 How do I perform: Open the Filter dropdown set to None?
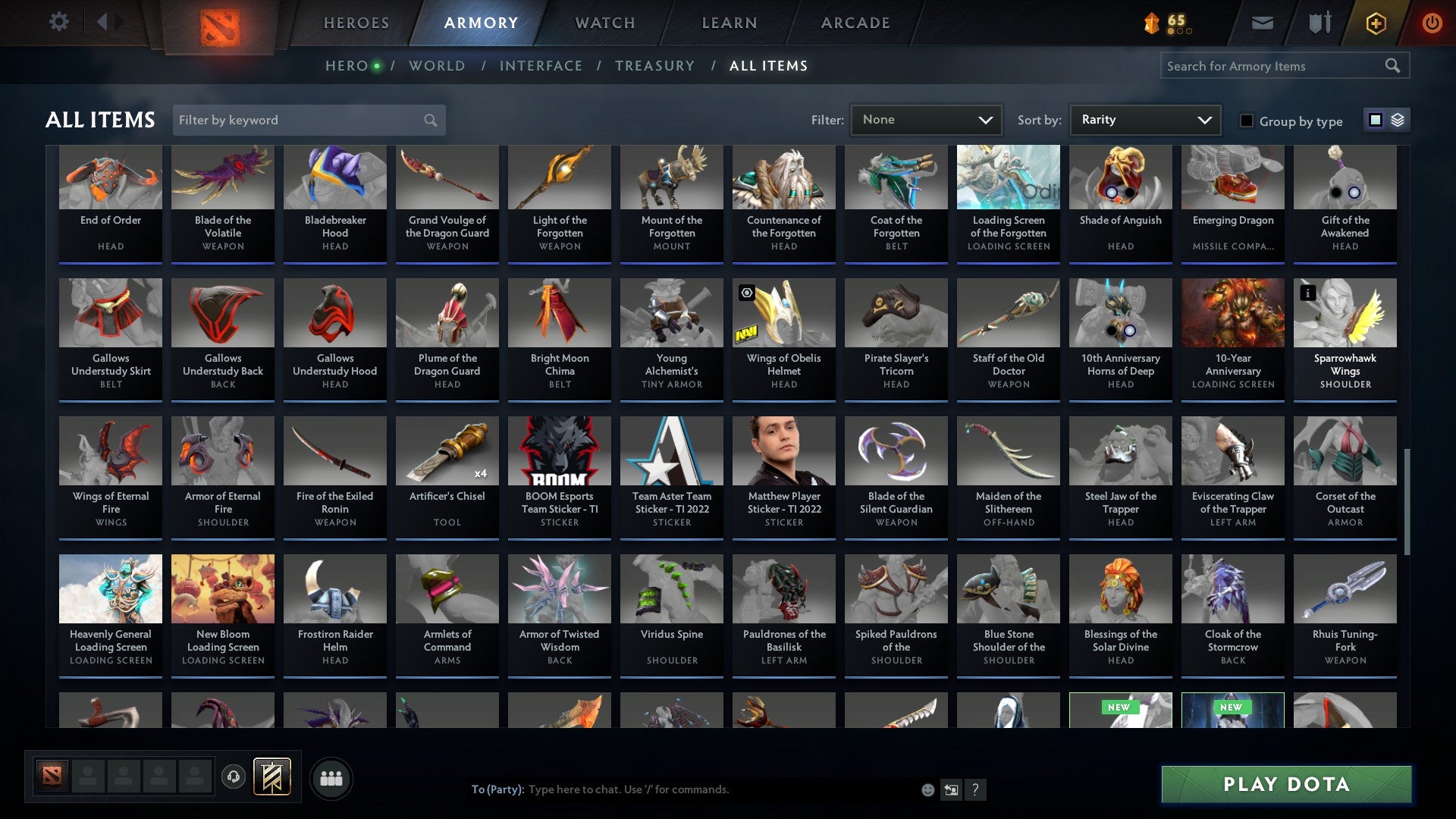pos(926,119)
